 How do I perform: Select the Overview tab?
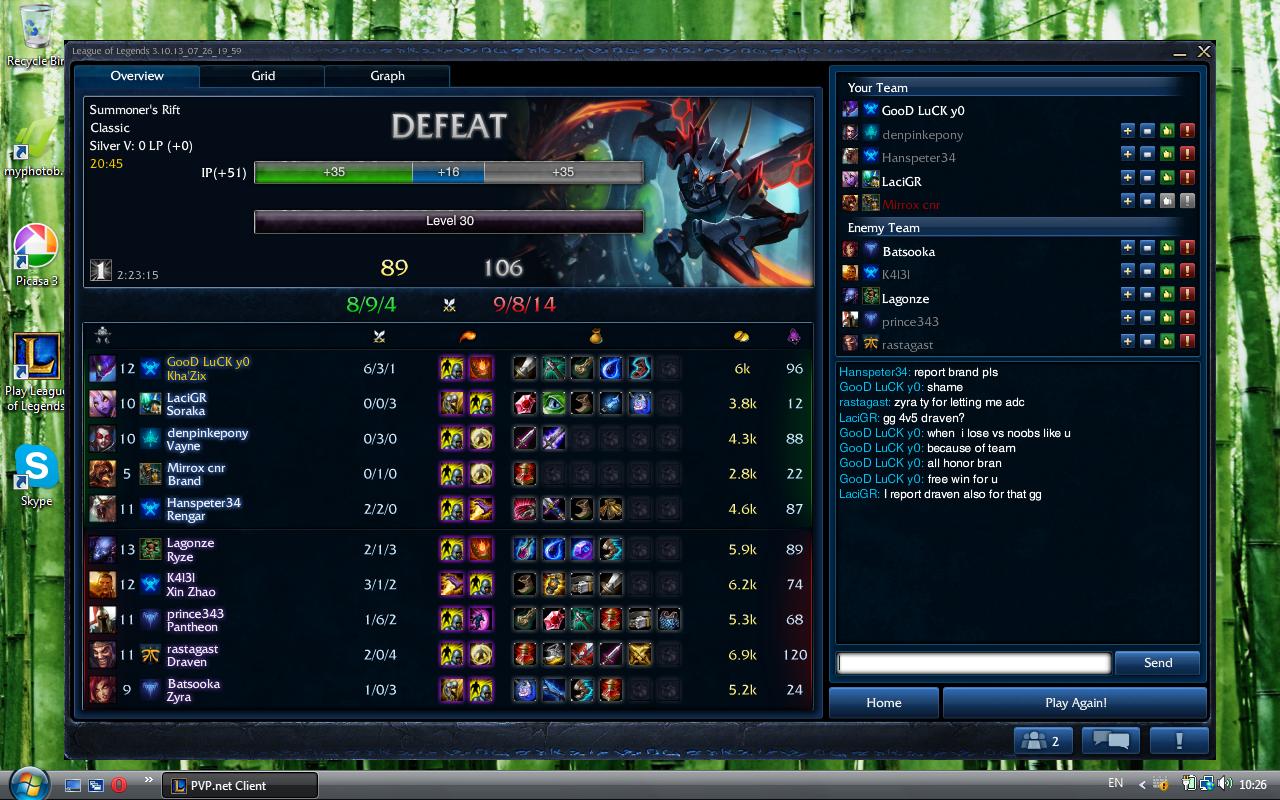click(x=137, y=76)
